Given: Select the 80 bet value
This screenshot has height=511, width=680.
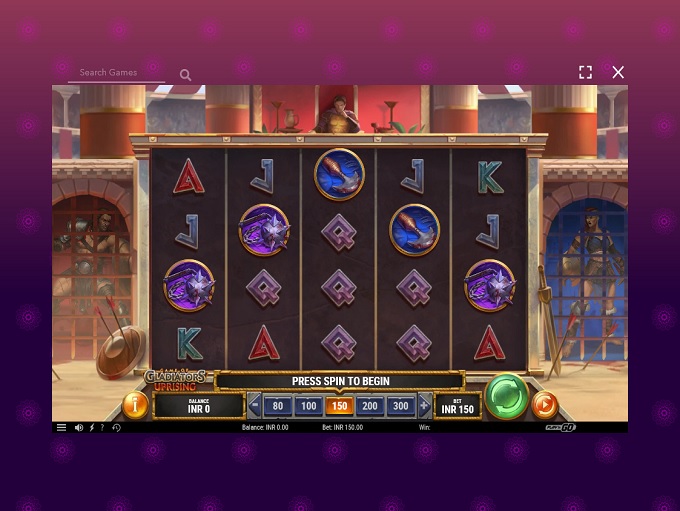Looking at the screenshot, I should click(x=278, y=406).
